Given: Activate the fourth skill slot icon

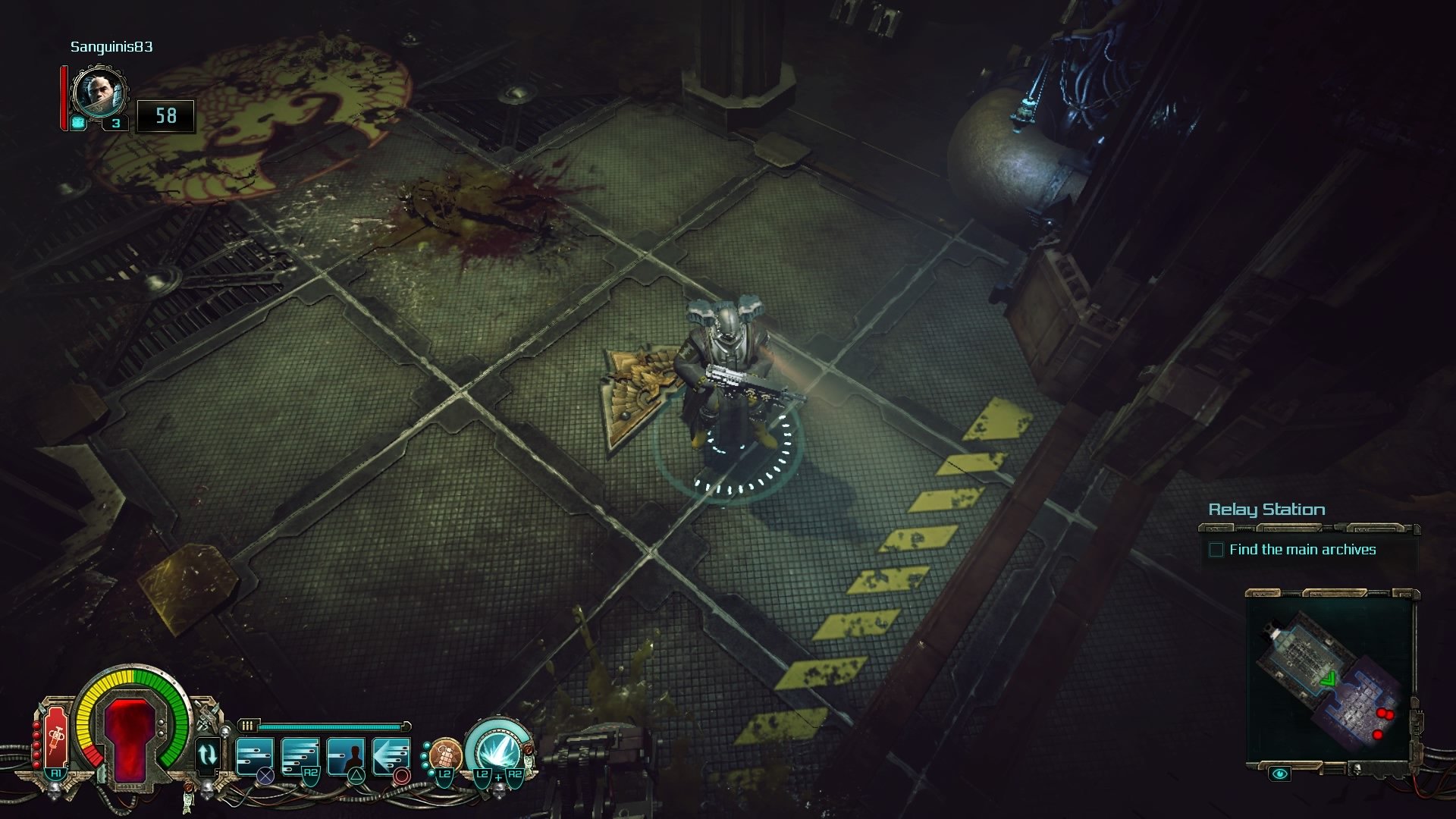Looking at the screenshot, I should (x=391, y=755).
